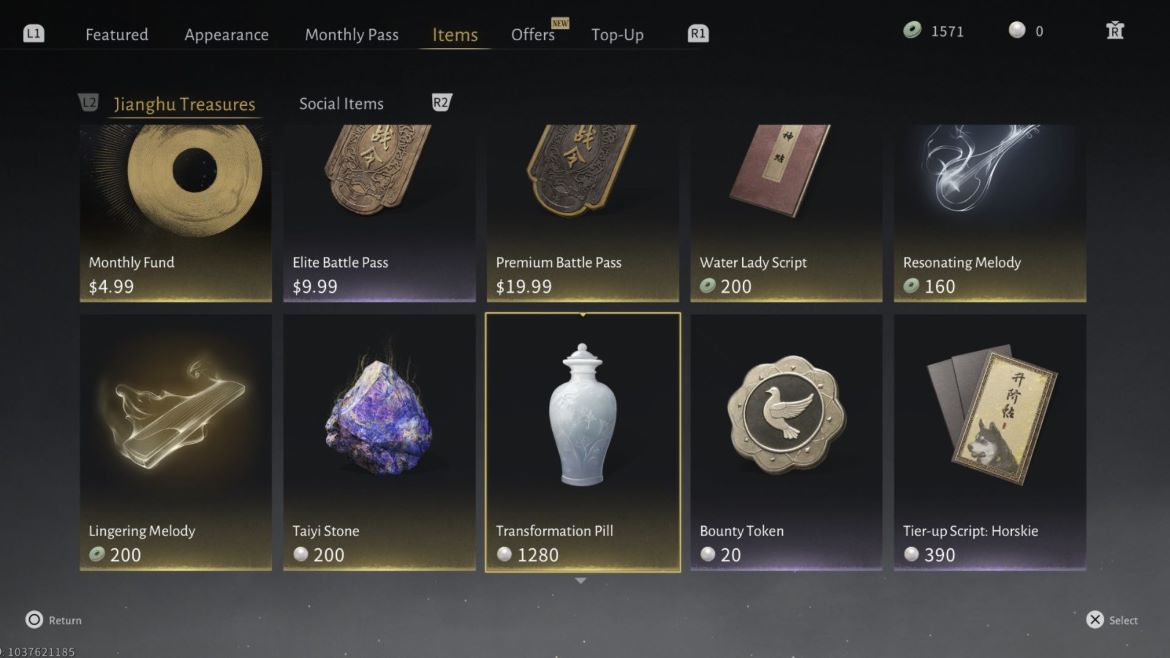The width and height of the screenshot is (1170, 658).
Task: Open the Appearance tab
Action: 226,34
